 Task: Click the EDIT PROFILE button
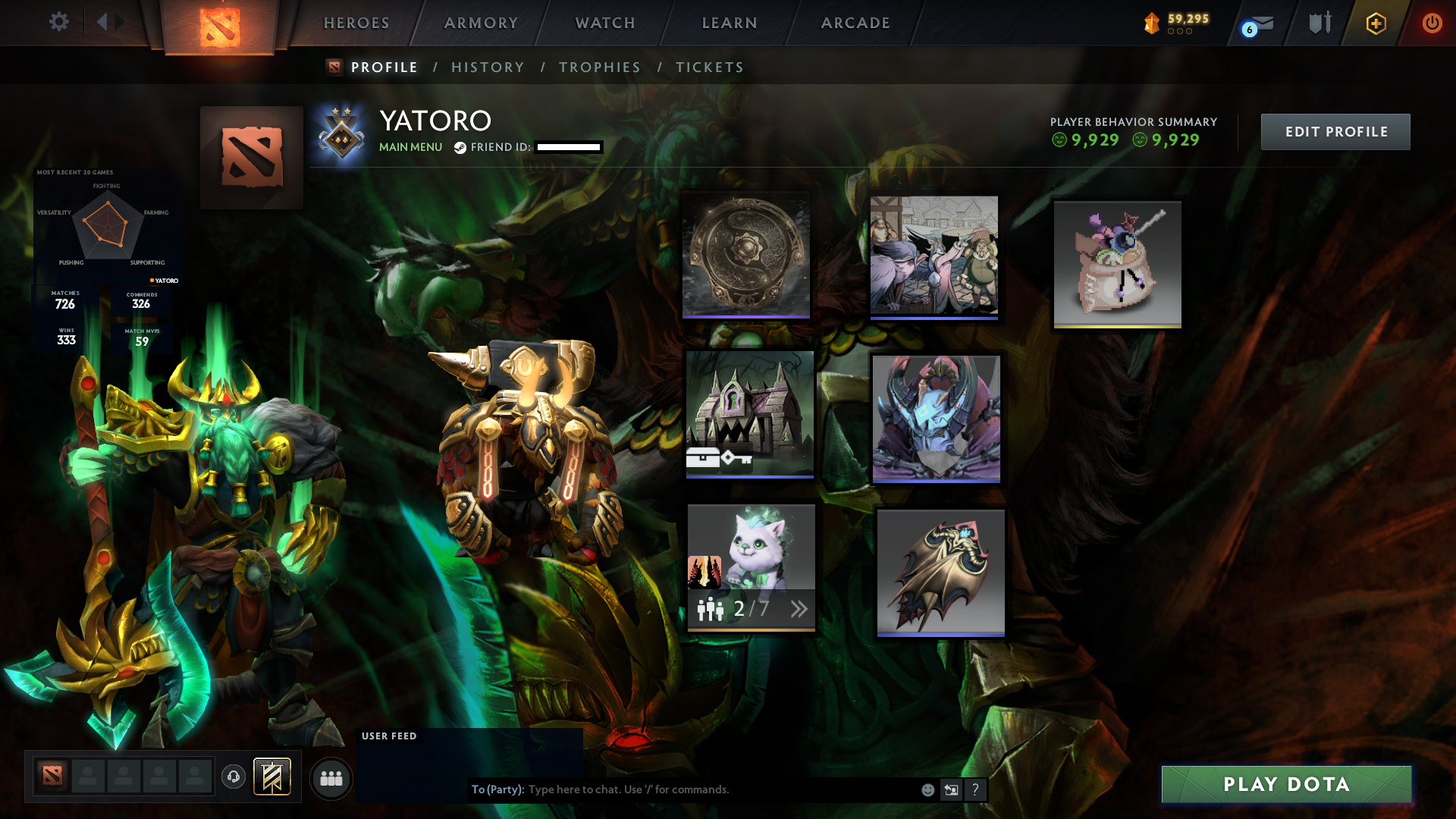(x=1335, y=131)
